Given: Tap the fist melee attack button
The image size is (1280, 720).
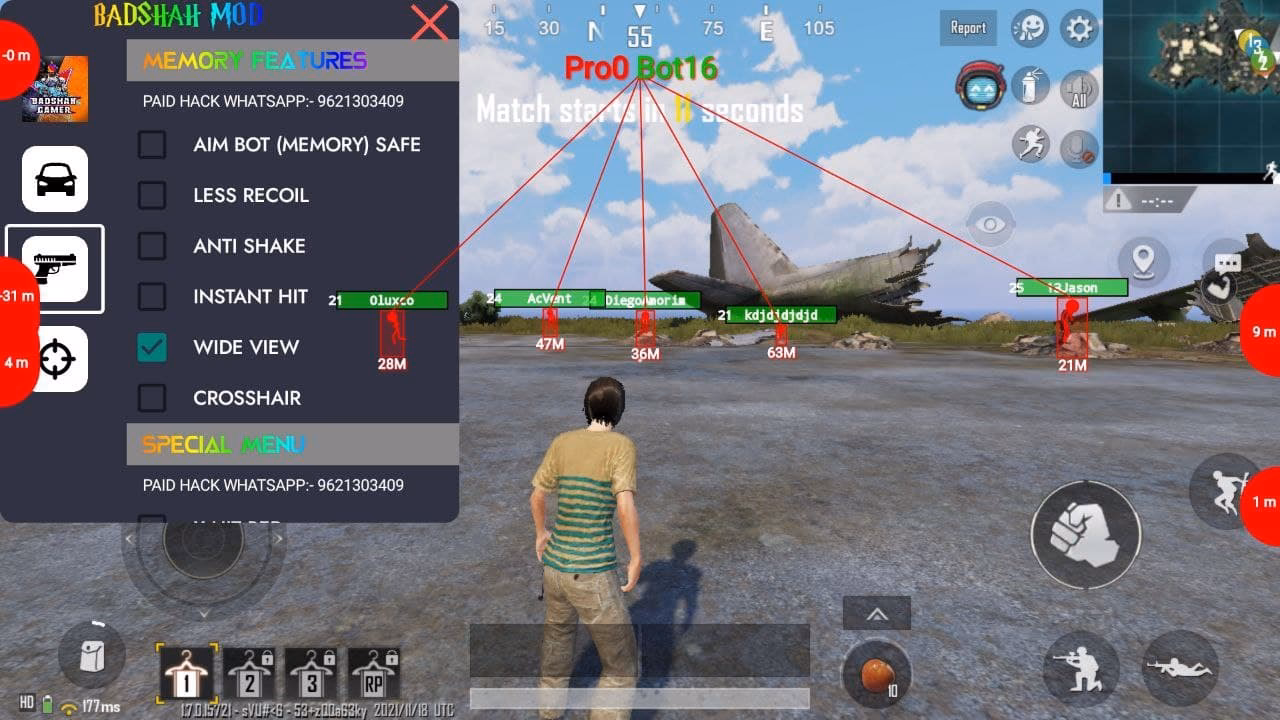Looking at the screenshot, I should pos(1085,535).
